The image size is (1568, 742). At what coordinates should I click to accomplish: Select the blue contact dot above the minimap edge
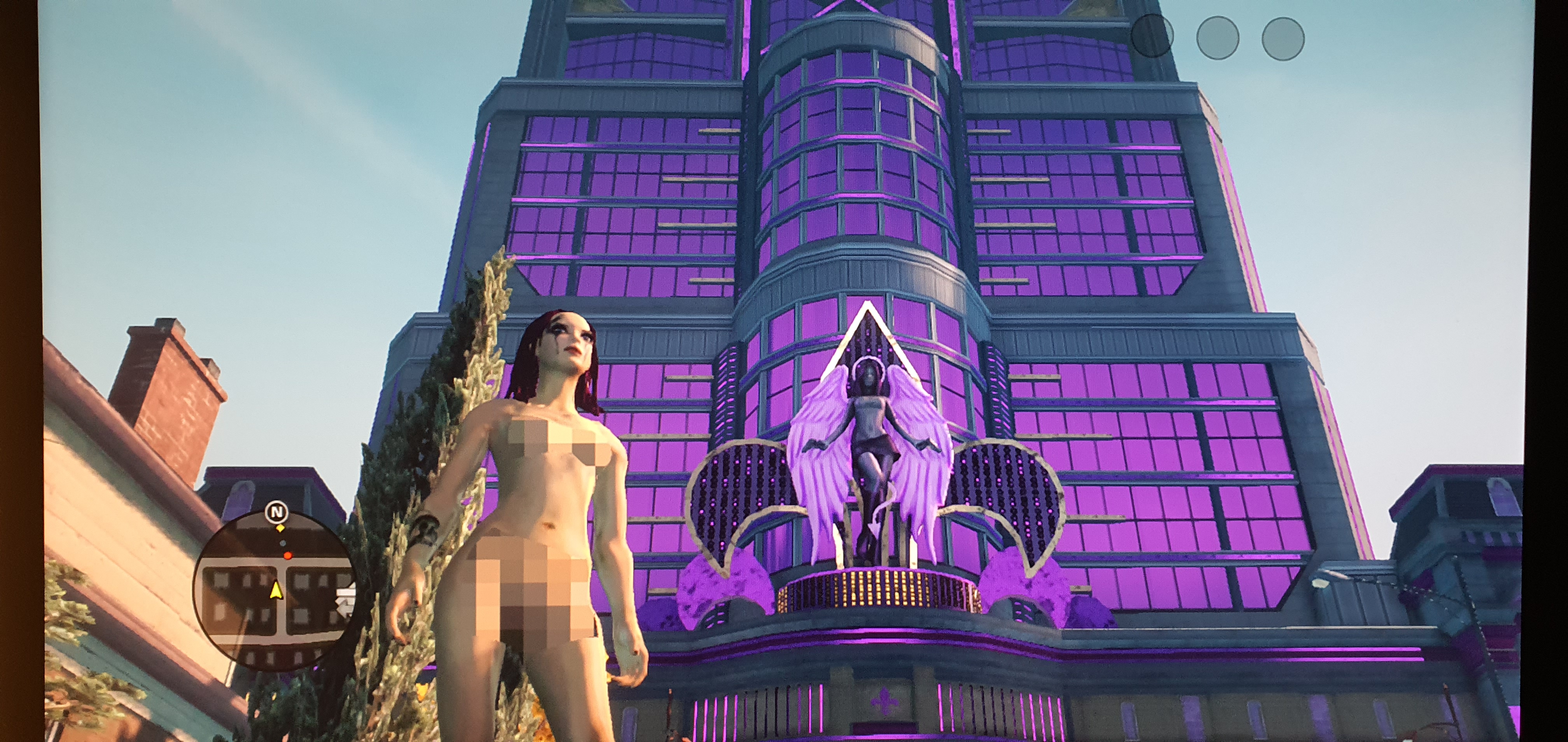pyautogui.click(x=283, y=543)
